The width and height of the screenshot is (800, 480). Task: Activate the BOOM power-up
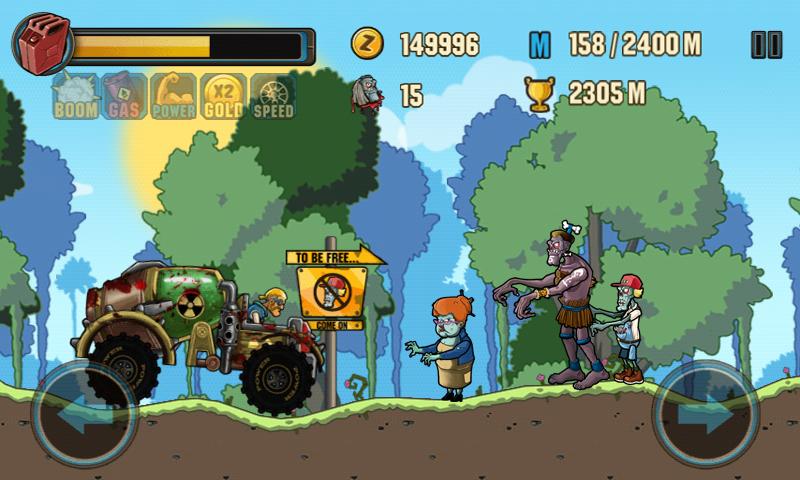pyautogui.click(x=74, y=97)
